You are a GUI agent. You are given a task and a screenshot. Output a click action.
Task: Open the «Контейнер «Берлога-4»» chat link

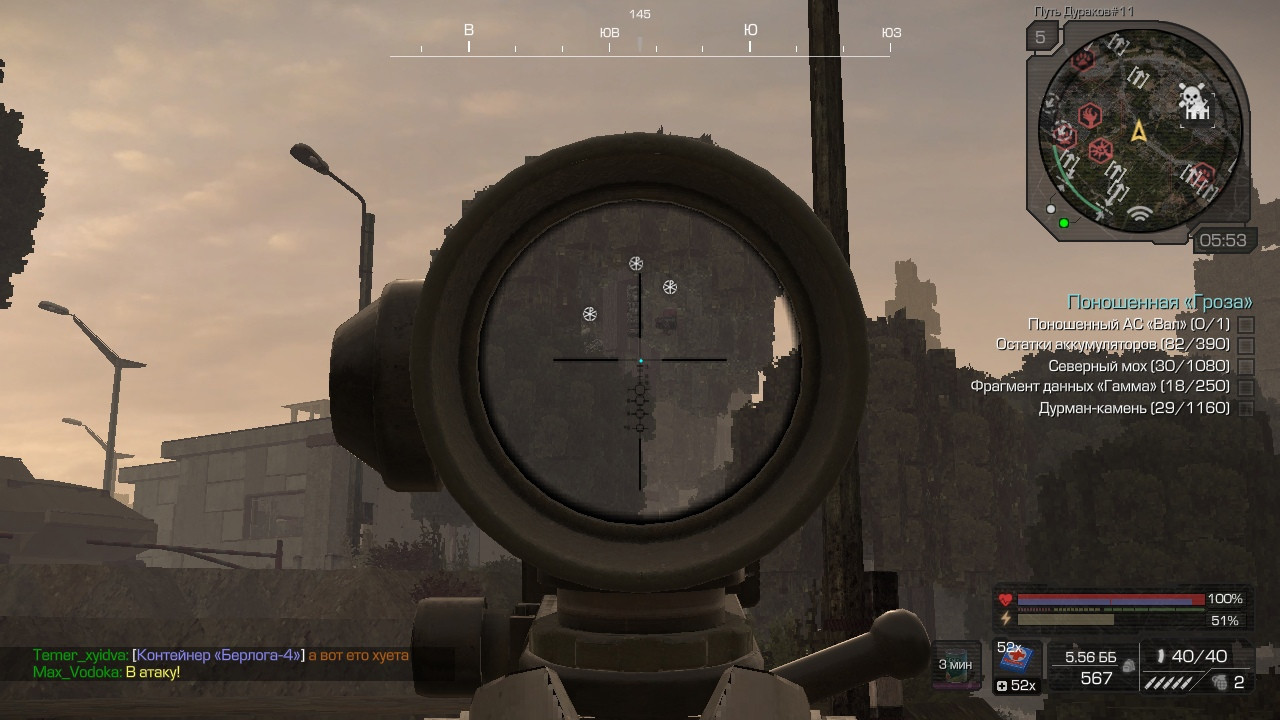click(x=218, y=655)
